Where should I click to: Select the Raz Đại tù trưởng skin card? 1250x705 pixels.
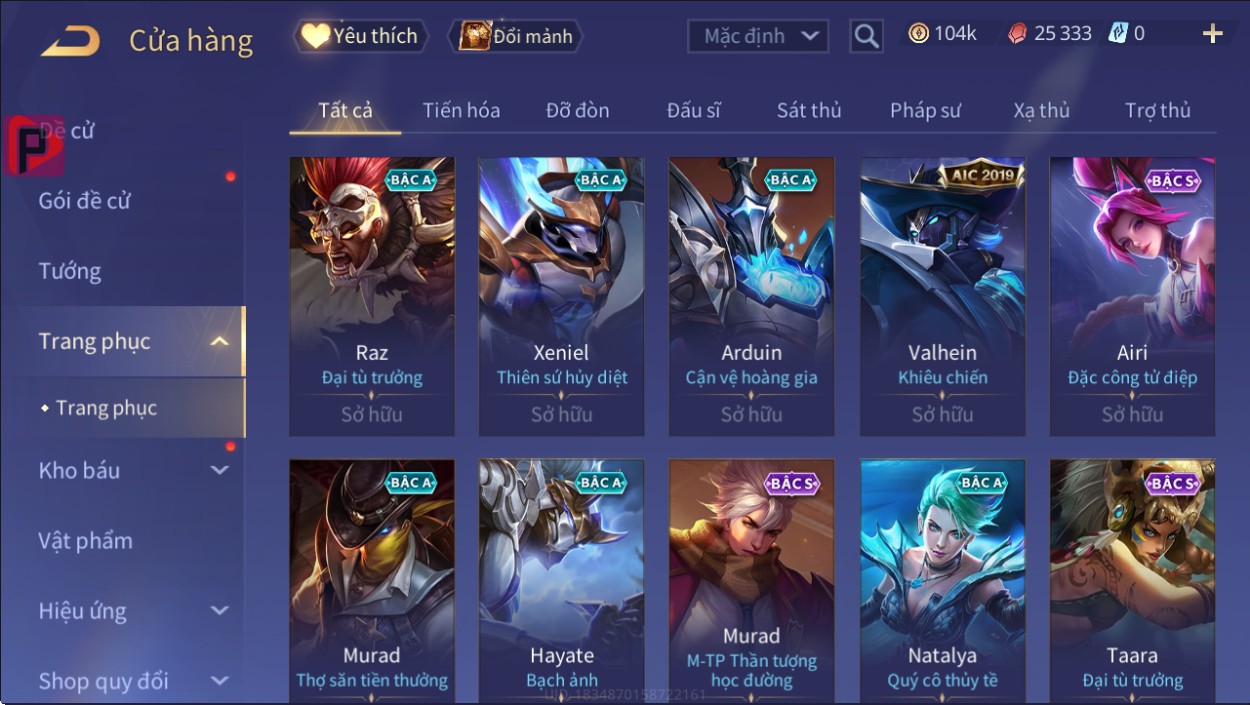(x=372, y=296)
